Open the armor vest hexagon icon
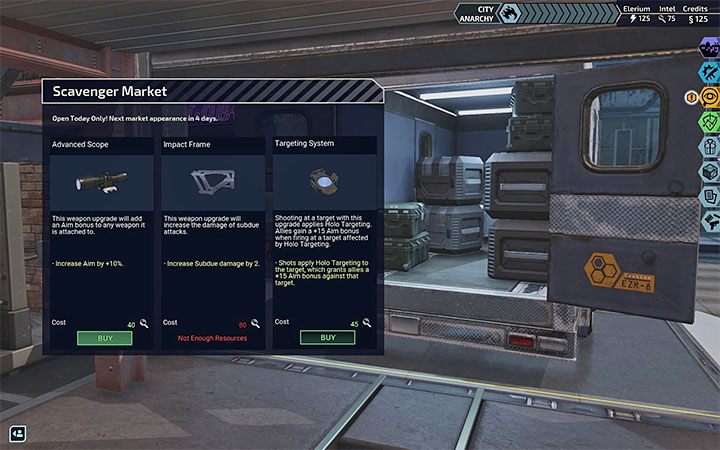This screenshot has width=720, height=450. (709, 146)
